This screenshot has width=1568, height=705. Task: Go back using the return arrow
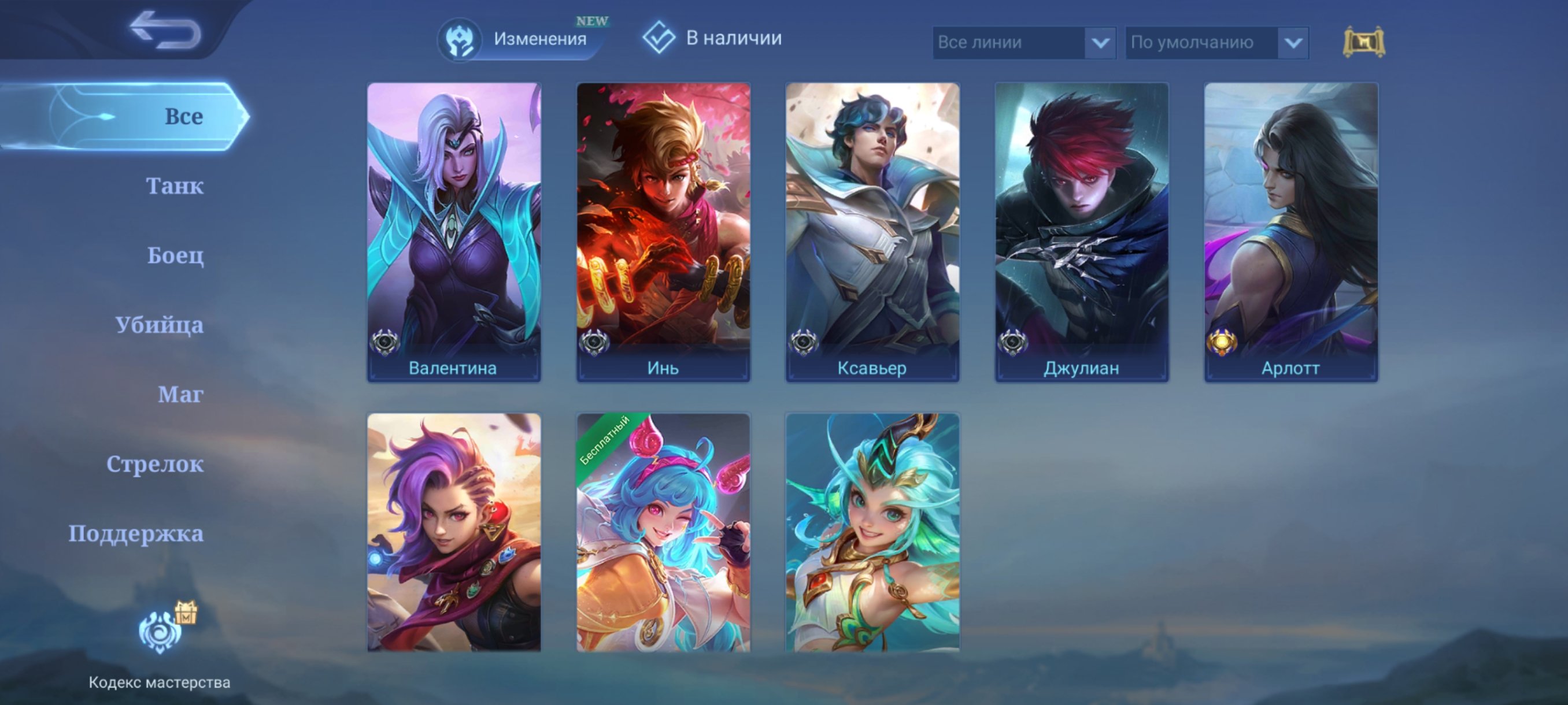[165, 31]
